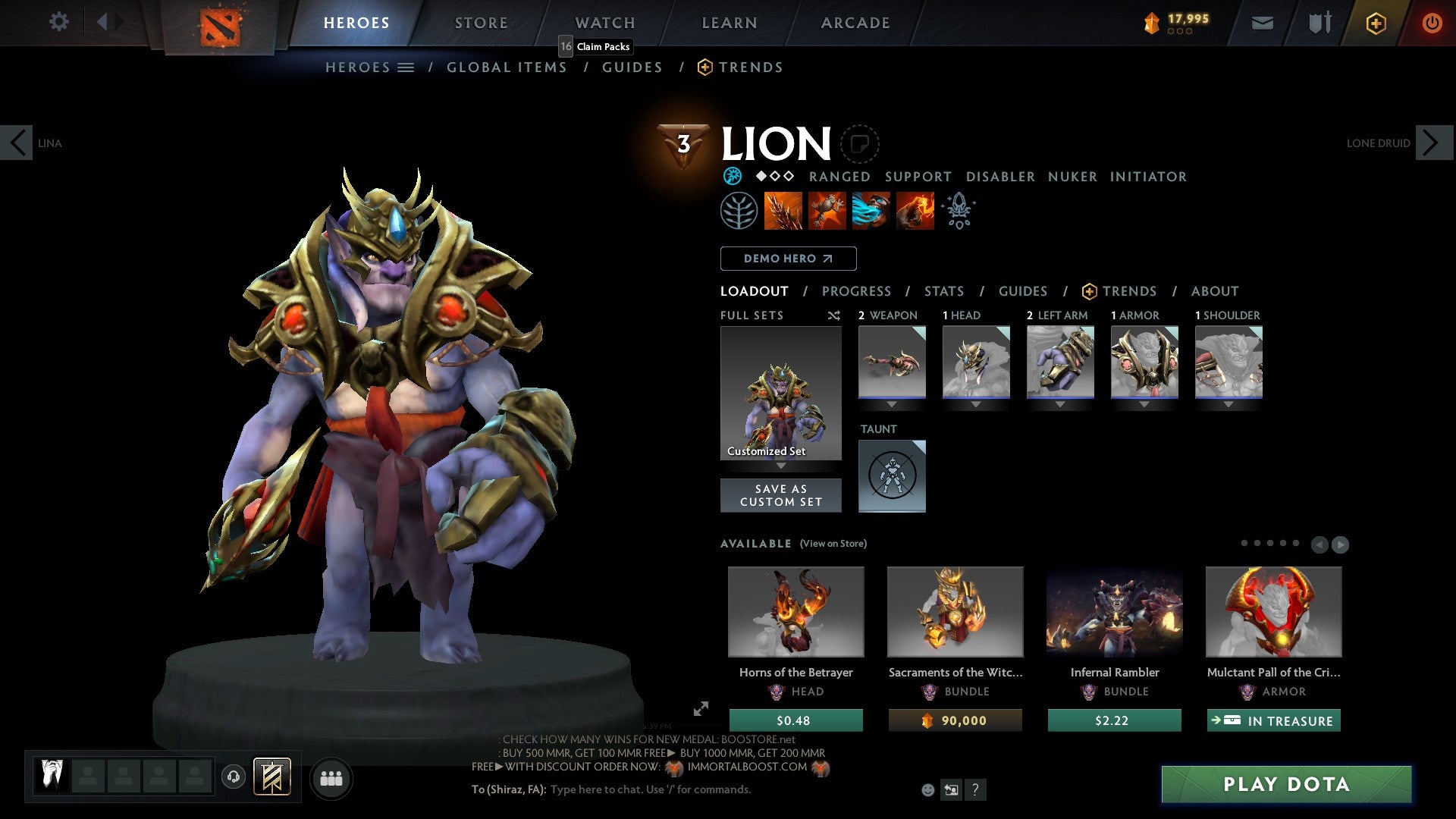Open the Taunt slot
The image size is (1456, 819).
point(892,475)
